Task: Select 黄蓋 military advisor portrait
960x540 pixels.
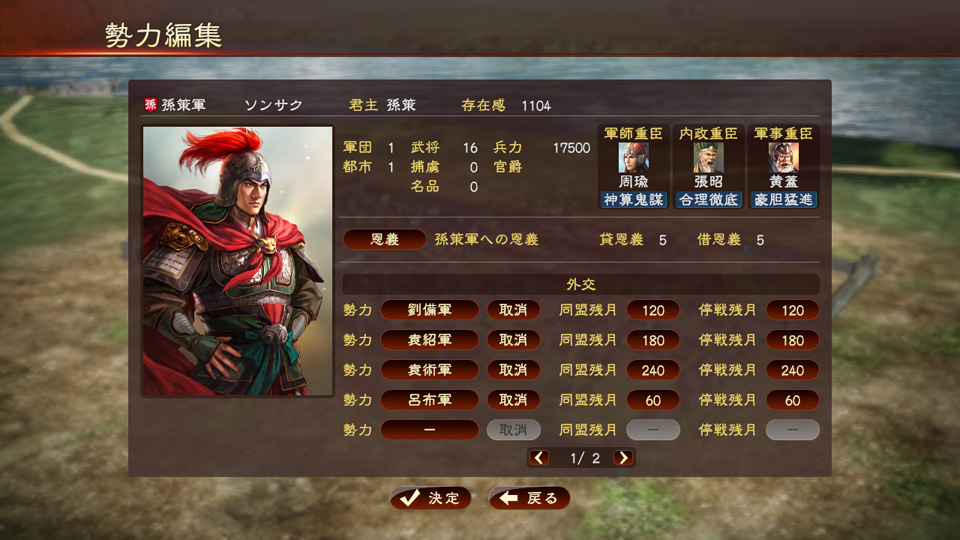Action: click(x=783, y=158)
